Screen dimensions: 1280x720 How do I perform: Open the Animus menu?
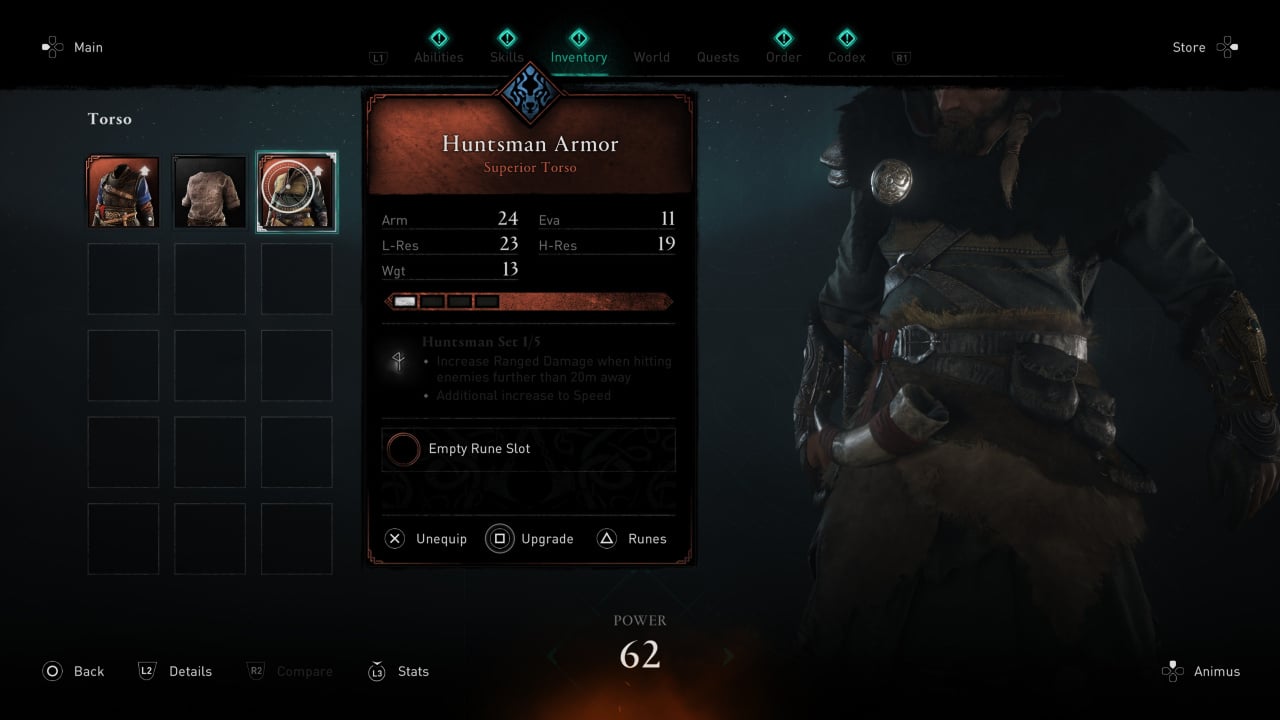click(1201, 671)
